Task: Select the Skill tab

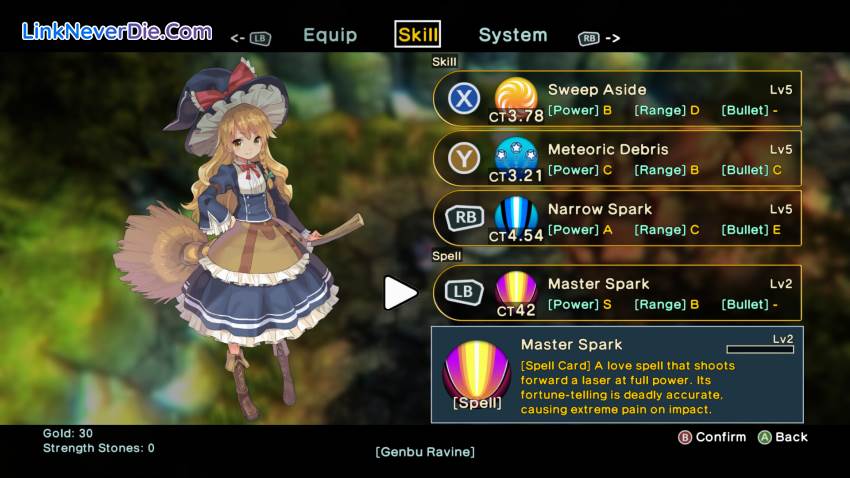Action: [418, 35]
